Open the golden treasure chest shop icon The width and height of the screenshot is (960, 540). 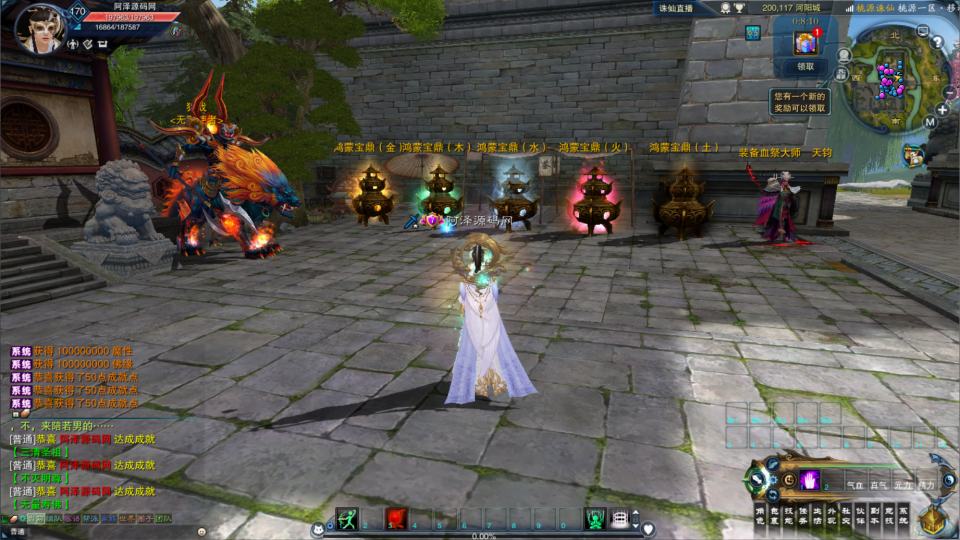931,520
